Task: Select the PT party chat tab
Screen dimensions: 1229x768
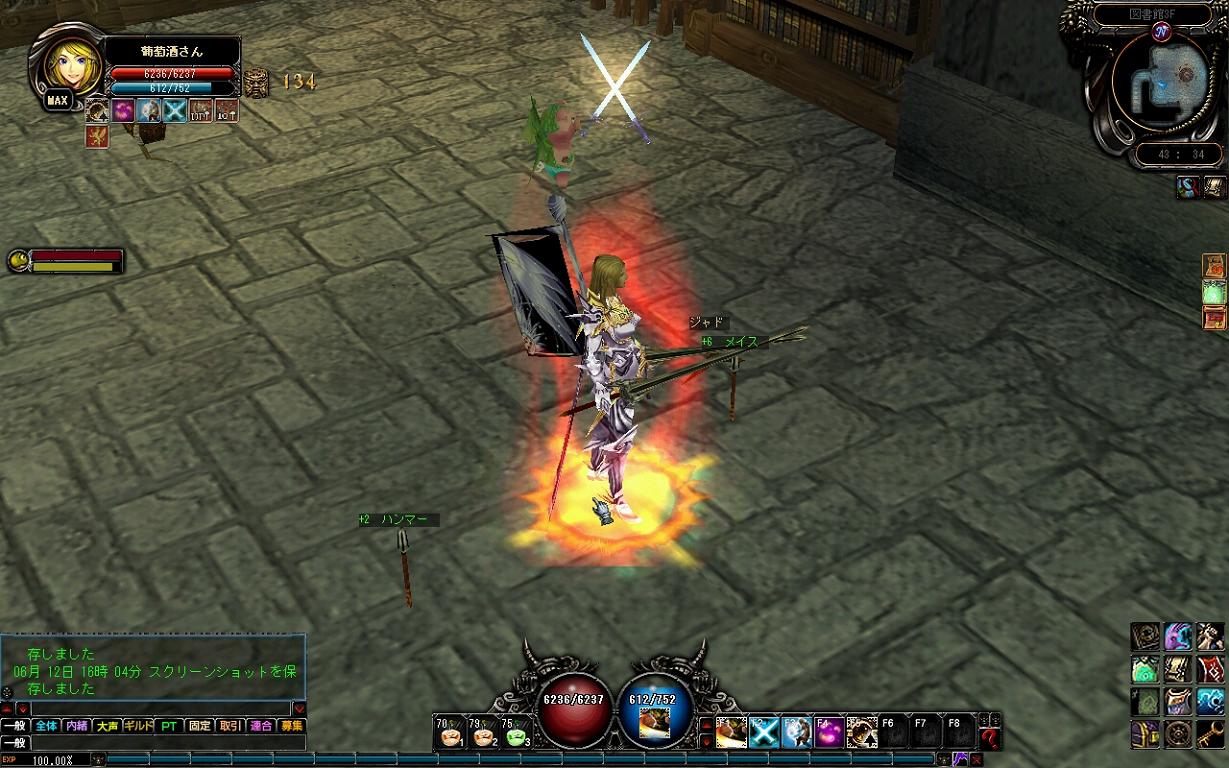Action: tap(169, 726)
